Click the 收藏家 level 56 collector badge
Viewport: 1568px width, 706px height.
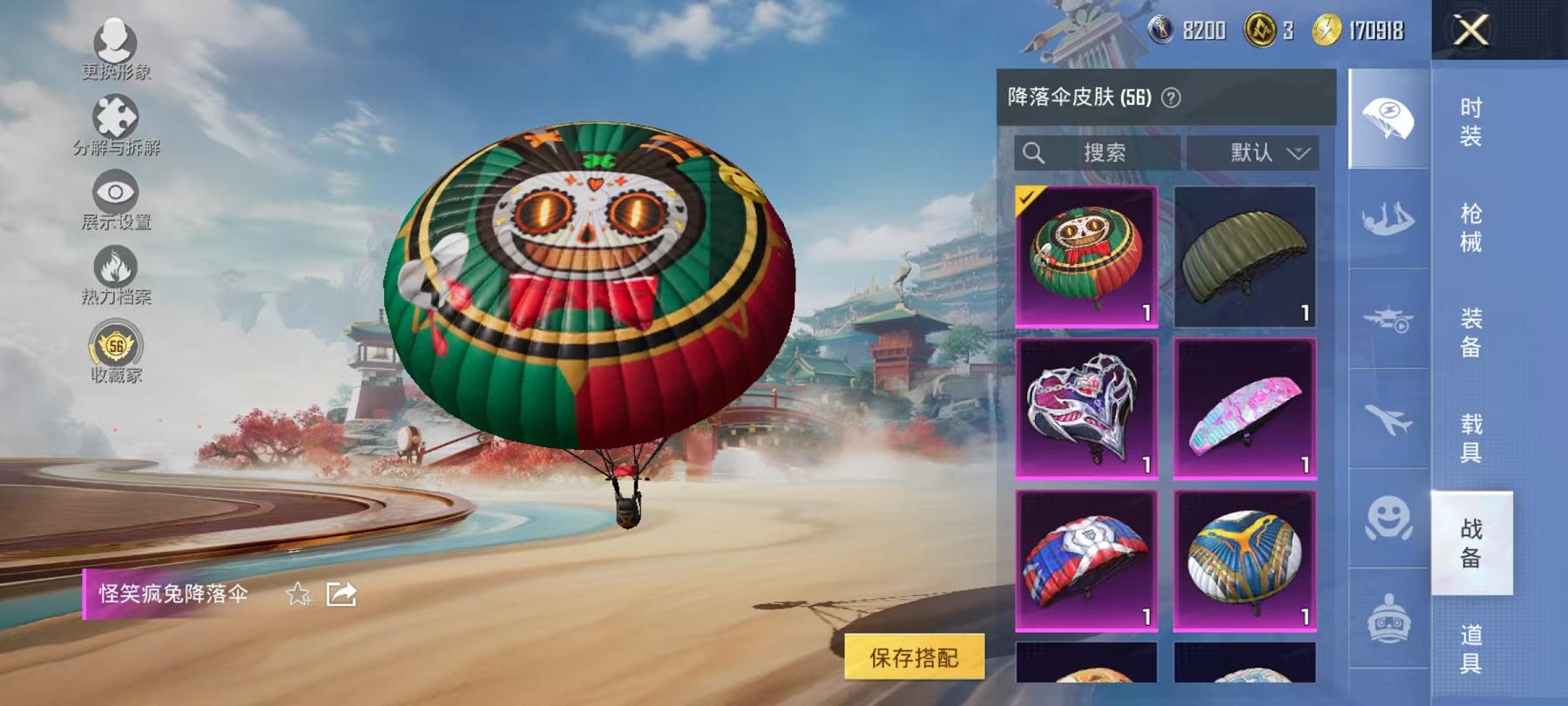tap(115, 346)
